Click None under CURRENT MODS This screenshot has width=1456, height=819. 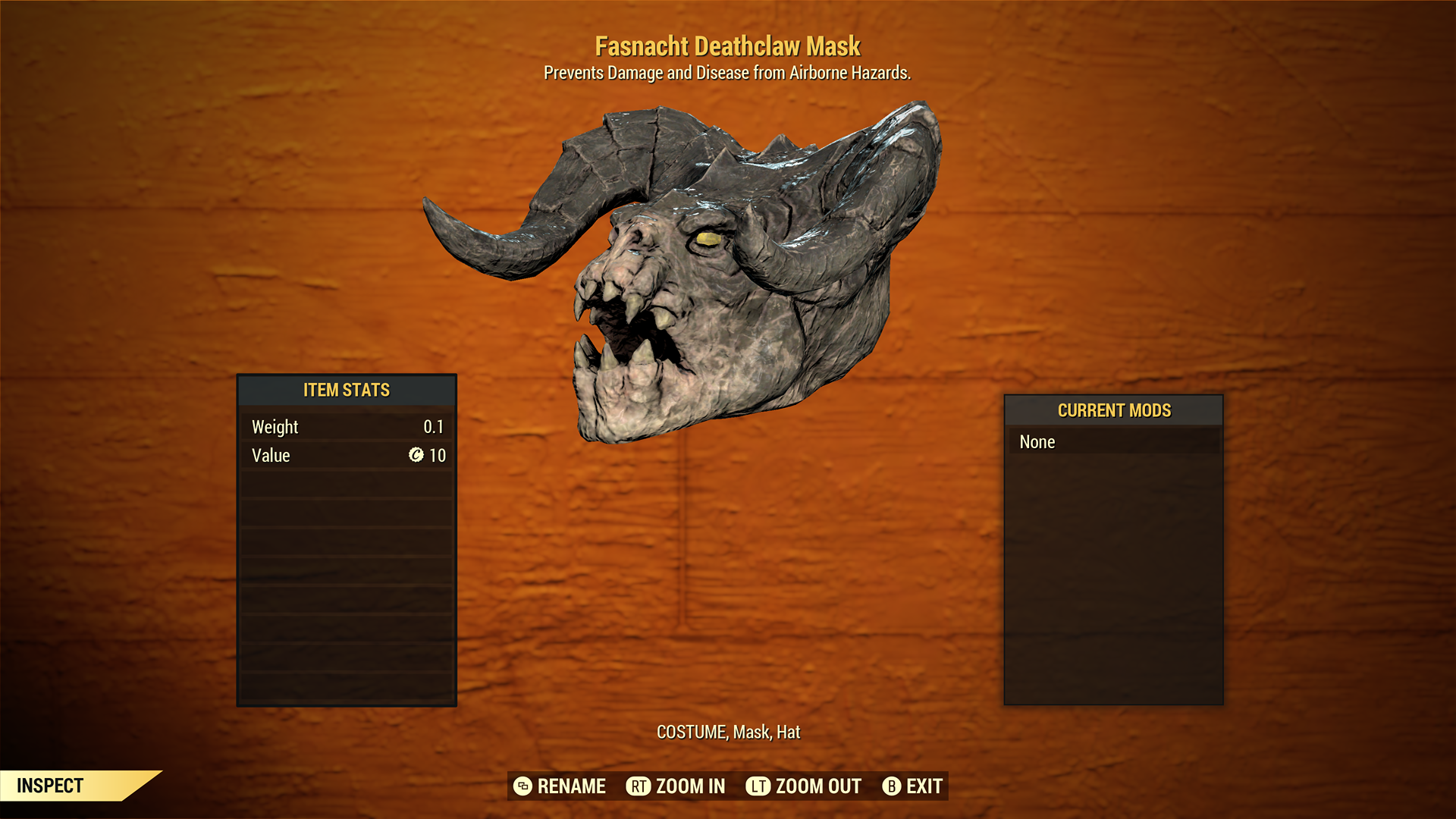point(1037,441)
